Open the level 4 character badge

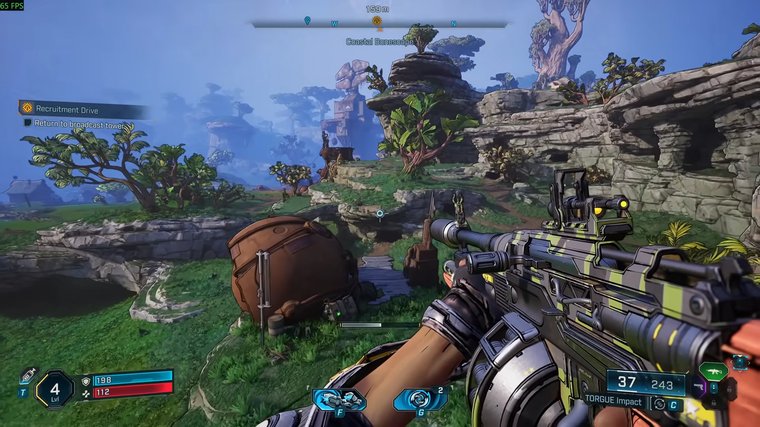(x=53, y=388)
